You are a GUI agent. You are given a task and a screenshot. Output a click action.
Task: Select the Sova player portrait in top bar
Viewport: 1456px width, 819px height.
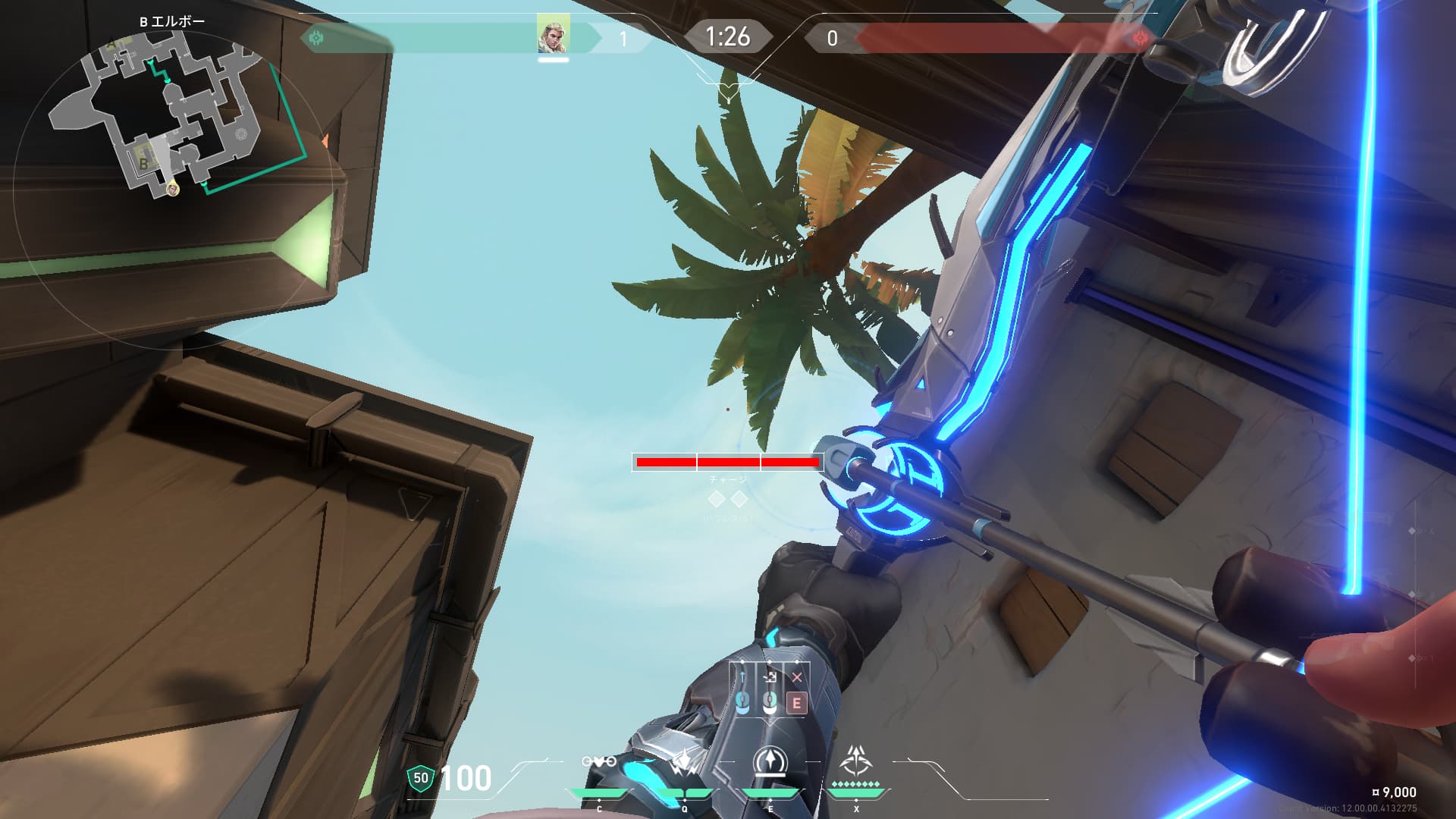[554, 34]
